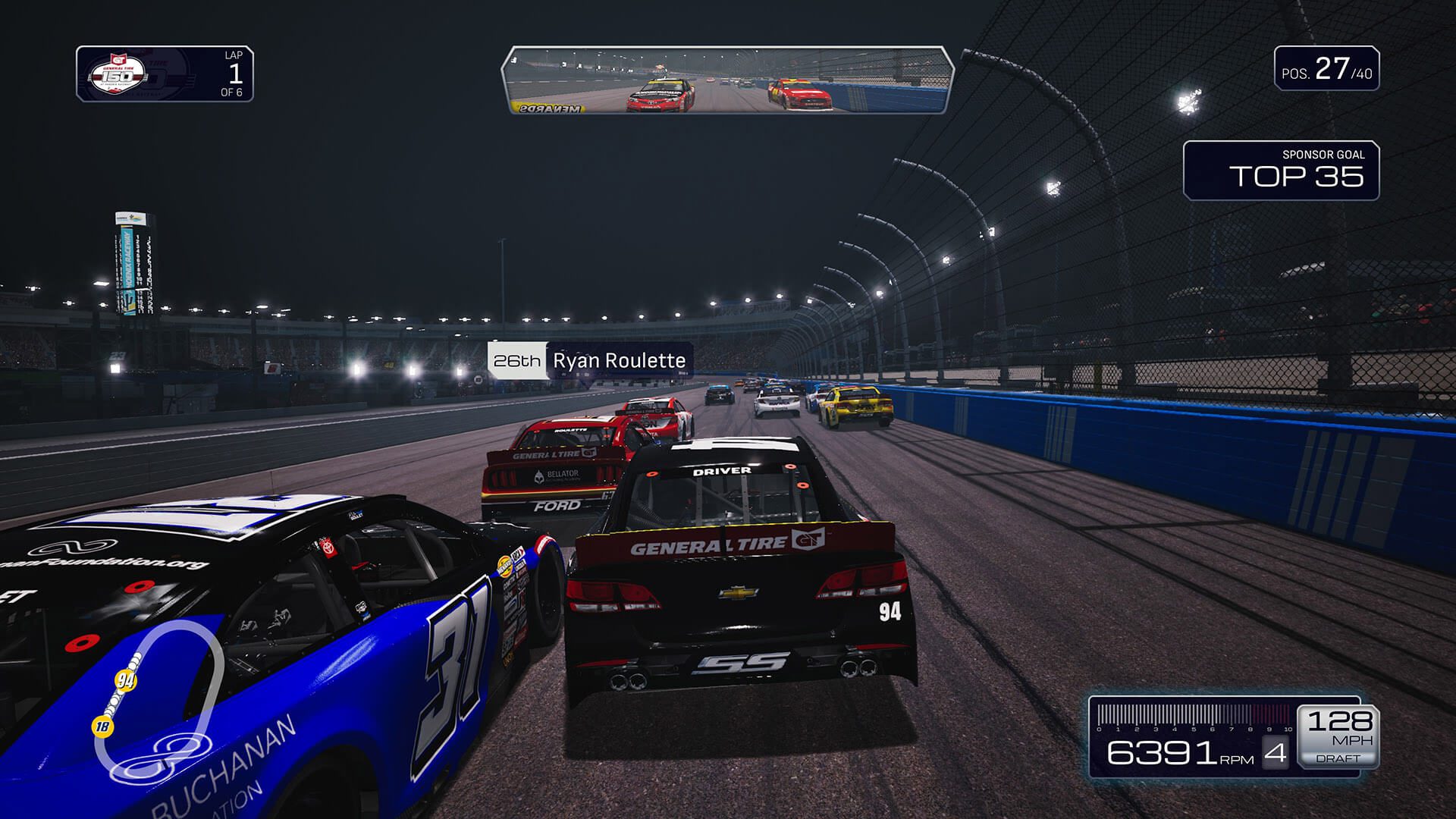
Task: Select the Bellator logo on the red car
Action: (559, 477)
